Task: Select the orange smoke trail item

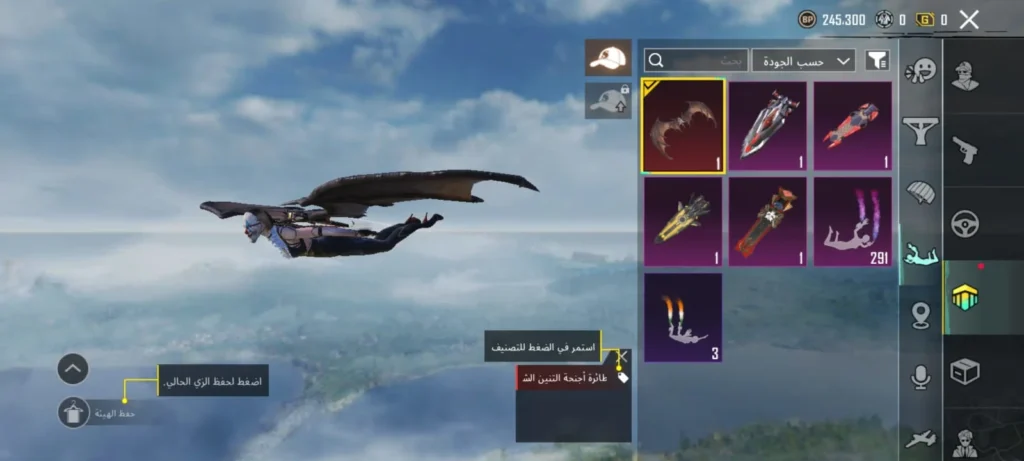Action: [x=683, y=317]
